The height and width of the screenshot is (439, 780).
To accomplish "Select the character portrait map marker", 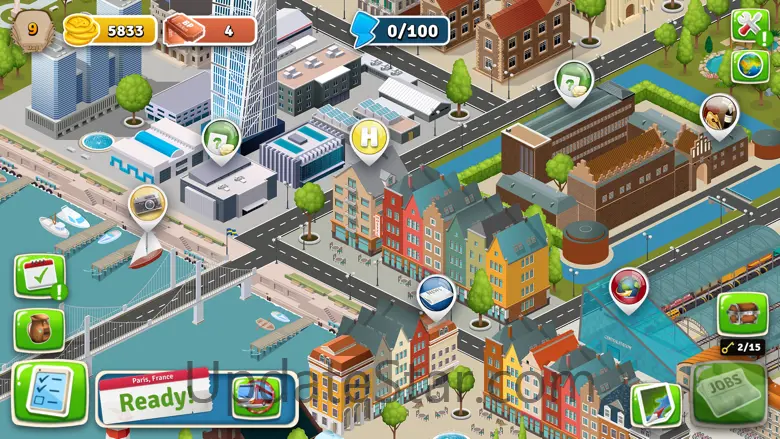I will tap(718, 112).
